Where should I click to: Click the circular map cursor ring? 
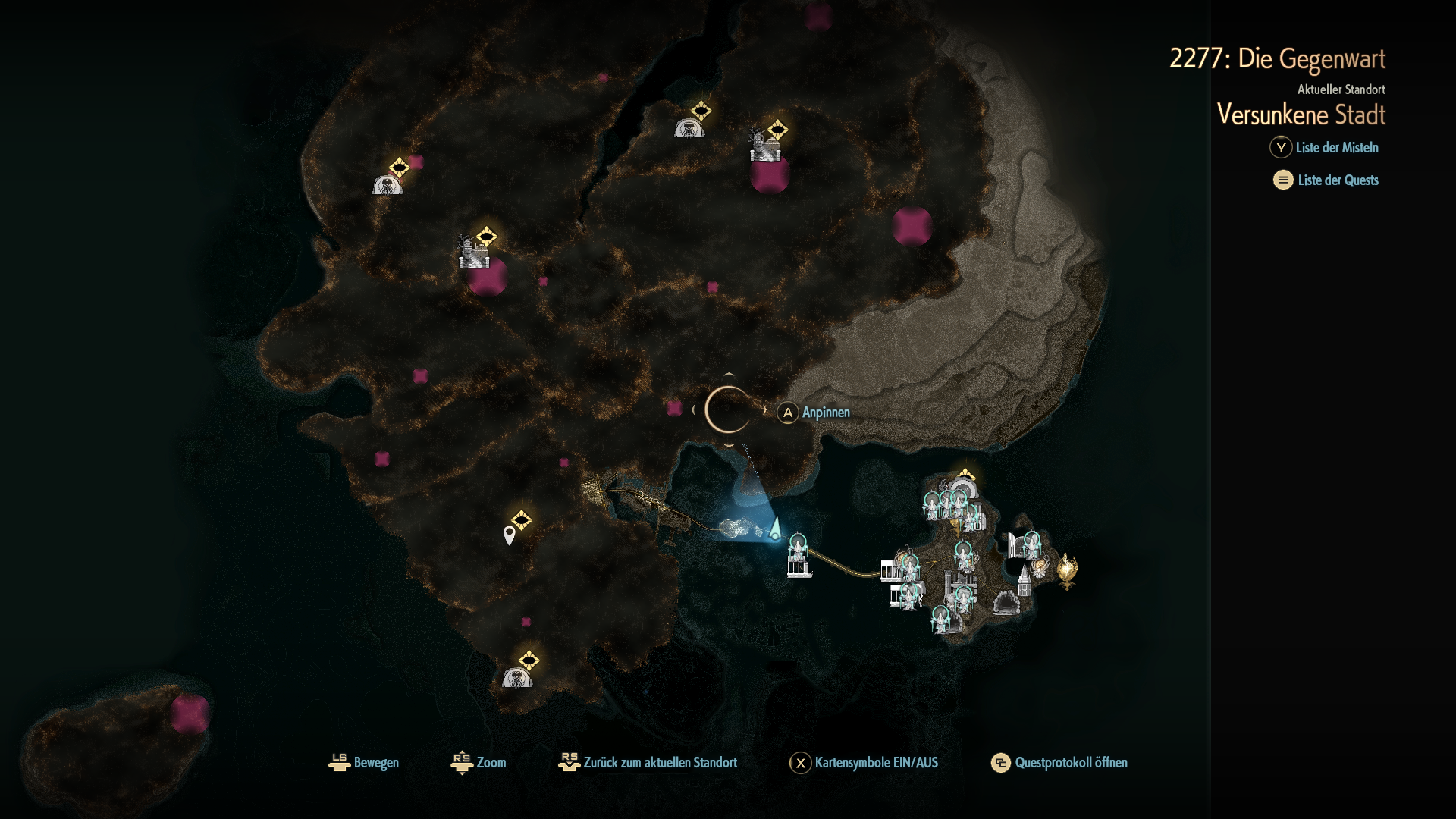pos(728,410)
